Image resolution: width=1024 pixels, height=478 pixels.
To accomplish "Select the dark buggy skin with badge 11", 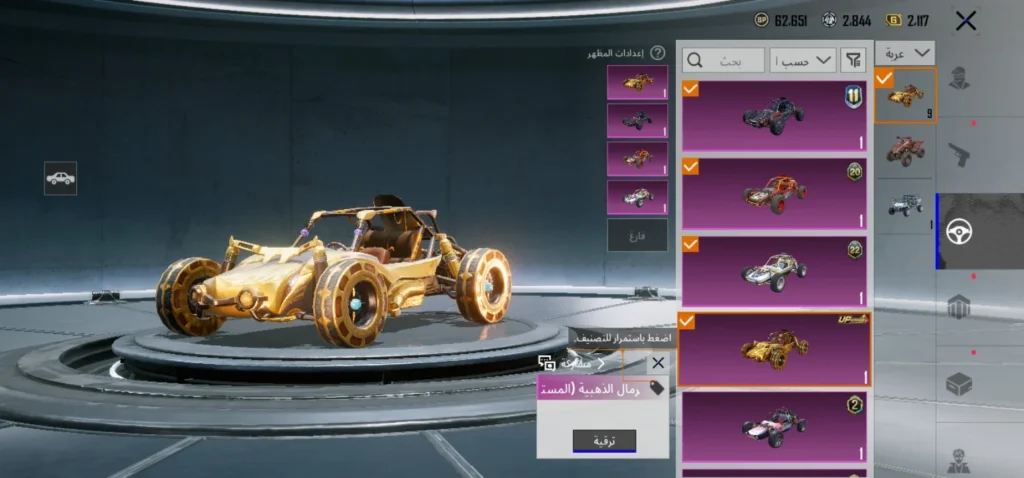I will (x=774, y=116).
